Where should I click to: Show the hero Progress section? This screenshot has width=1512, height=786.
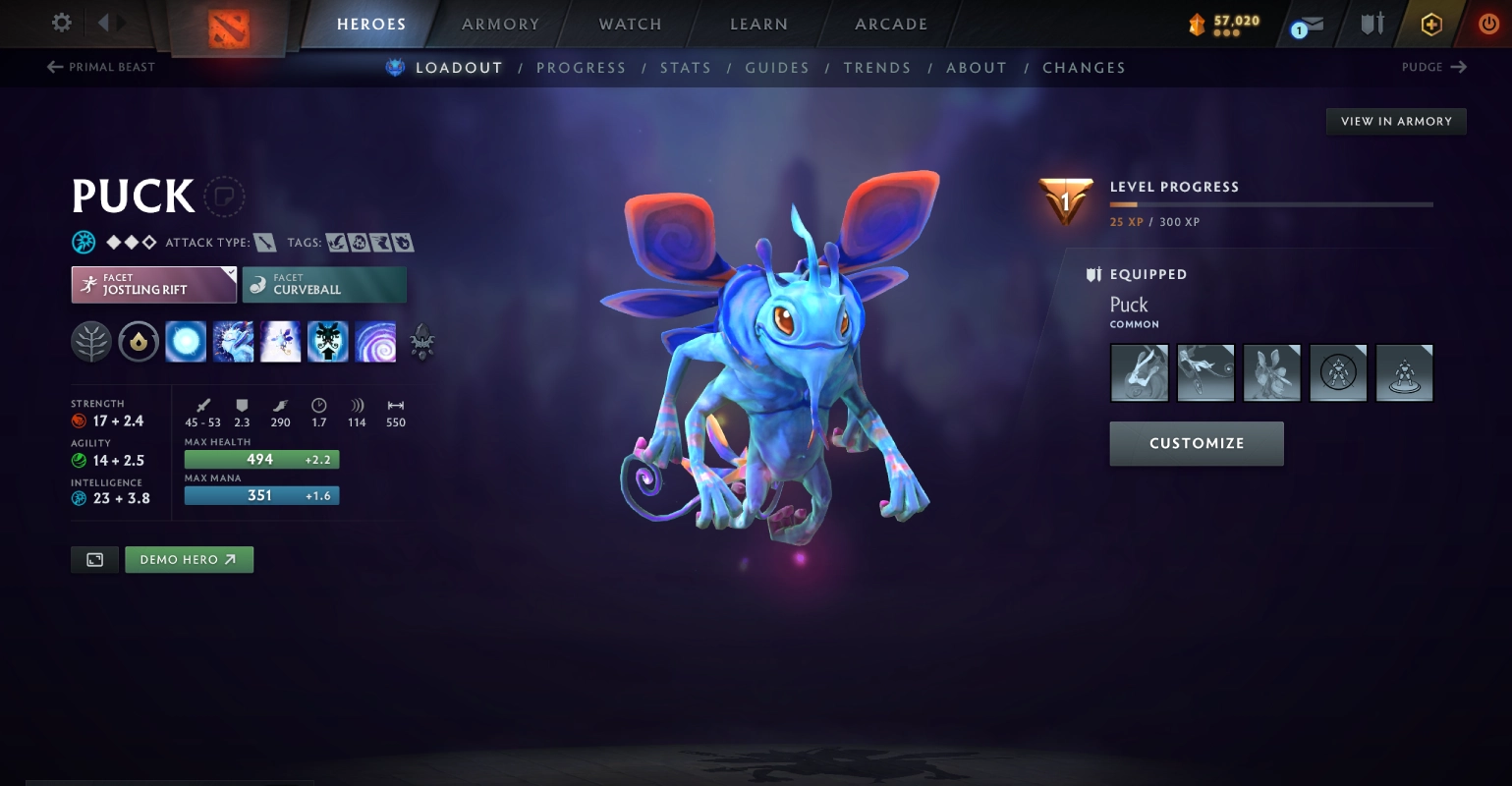[x=581, y=68]
